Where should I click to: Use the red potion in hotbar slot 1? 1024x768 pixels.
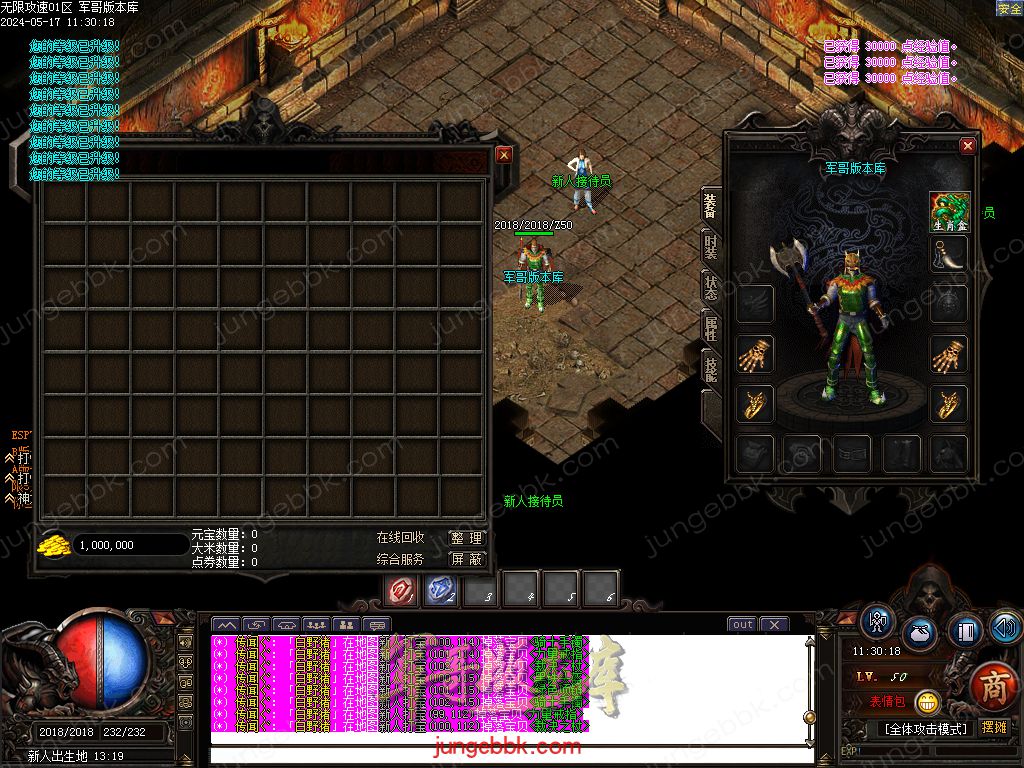click(402, 591)
